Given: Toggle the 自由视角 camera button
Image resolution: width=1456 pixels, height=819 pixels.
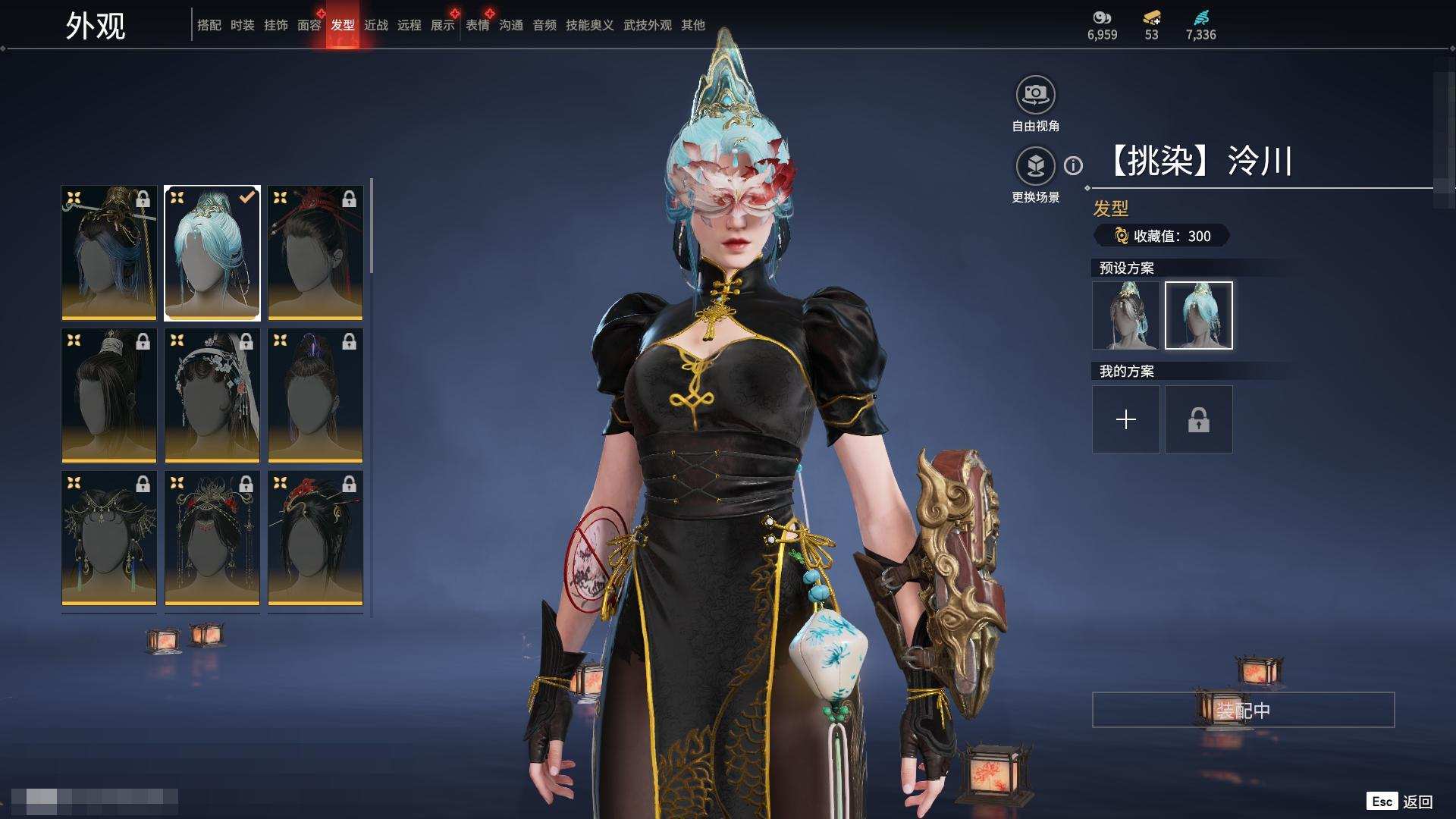Looking at the screenshot, I should tap(1035, 96).
